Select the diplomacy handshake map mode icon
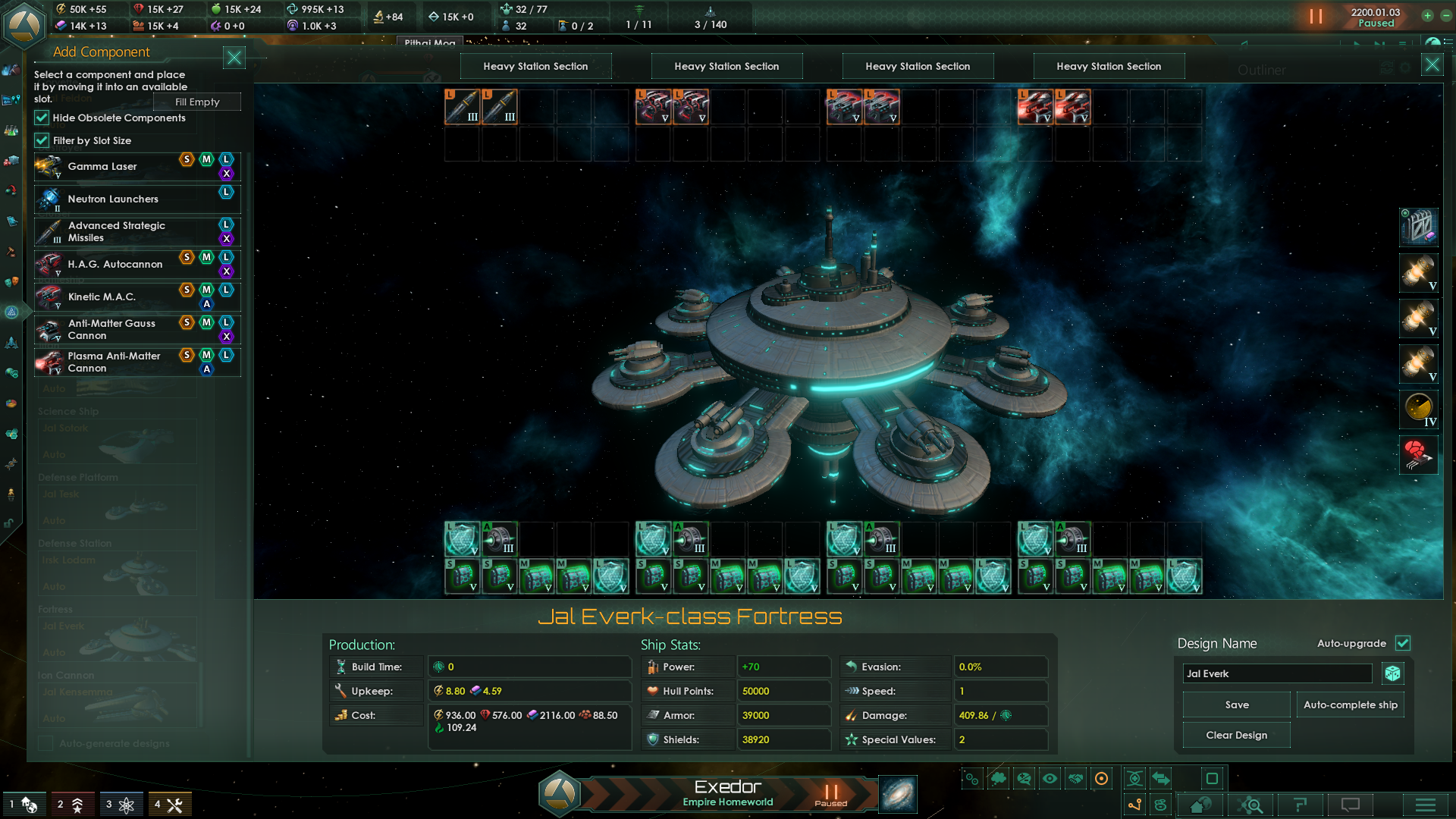1456x819 pixels. coord(1075,778)
